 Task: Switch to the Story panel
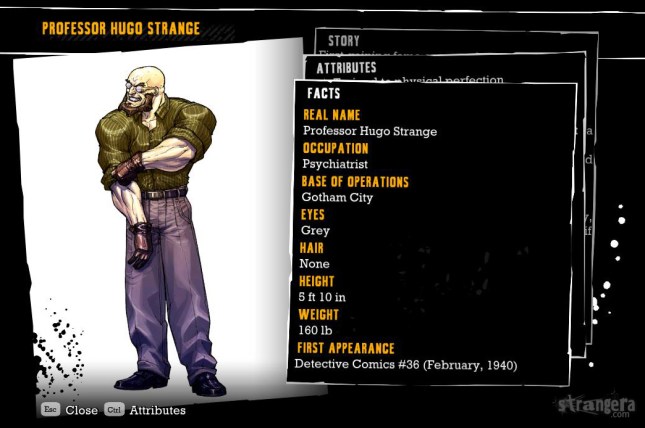(343, 40)
